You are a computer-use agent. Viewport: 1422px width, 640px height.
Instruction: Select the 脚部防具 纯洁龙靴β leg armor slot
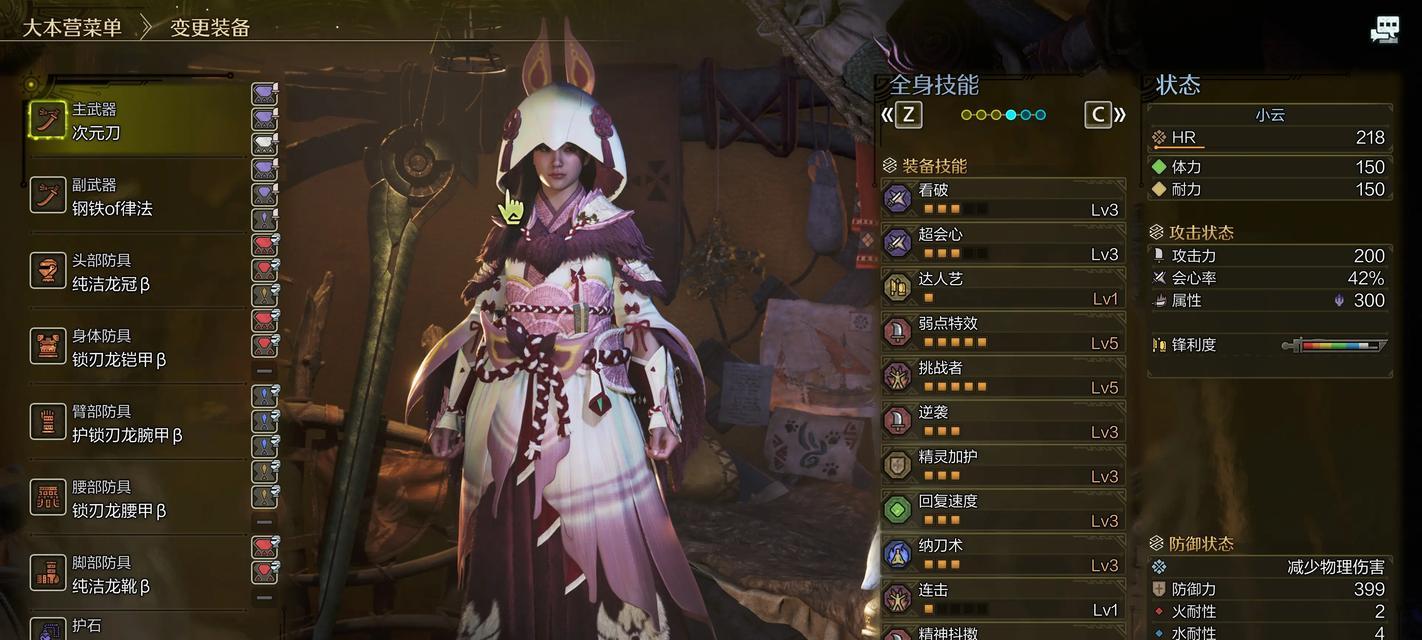coord(135,574)
